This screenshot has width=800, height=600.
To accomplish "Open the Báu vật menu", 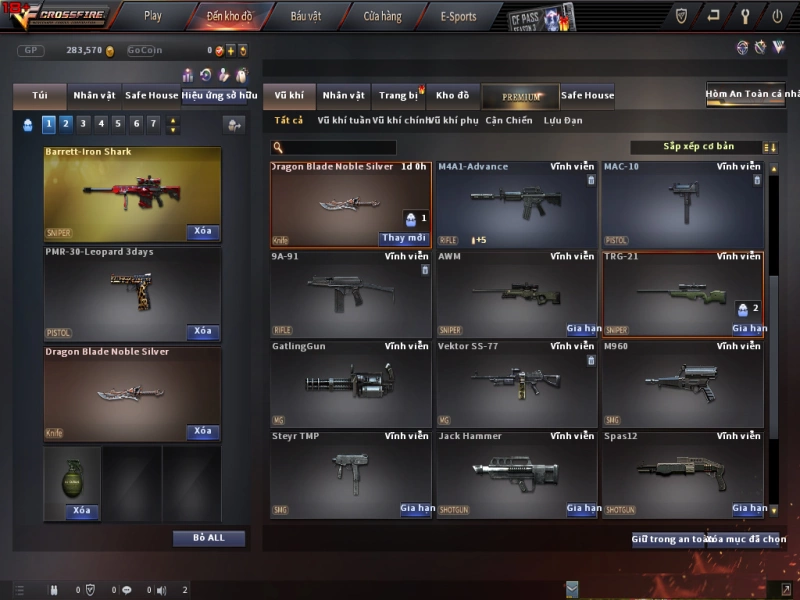I will 306,16.
